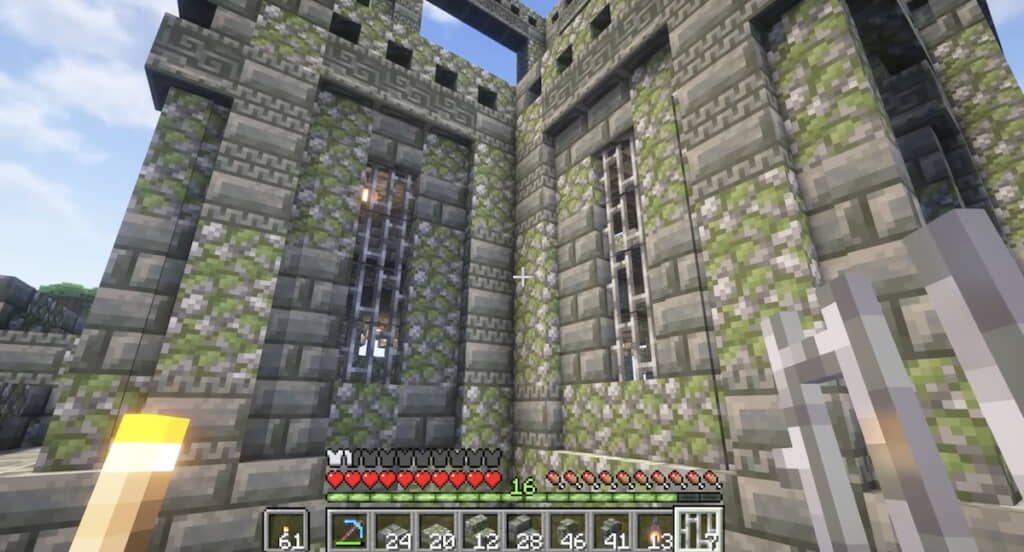Select the mossy block stack of 12

(481, 530)
